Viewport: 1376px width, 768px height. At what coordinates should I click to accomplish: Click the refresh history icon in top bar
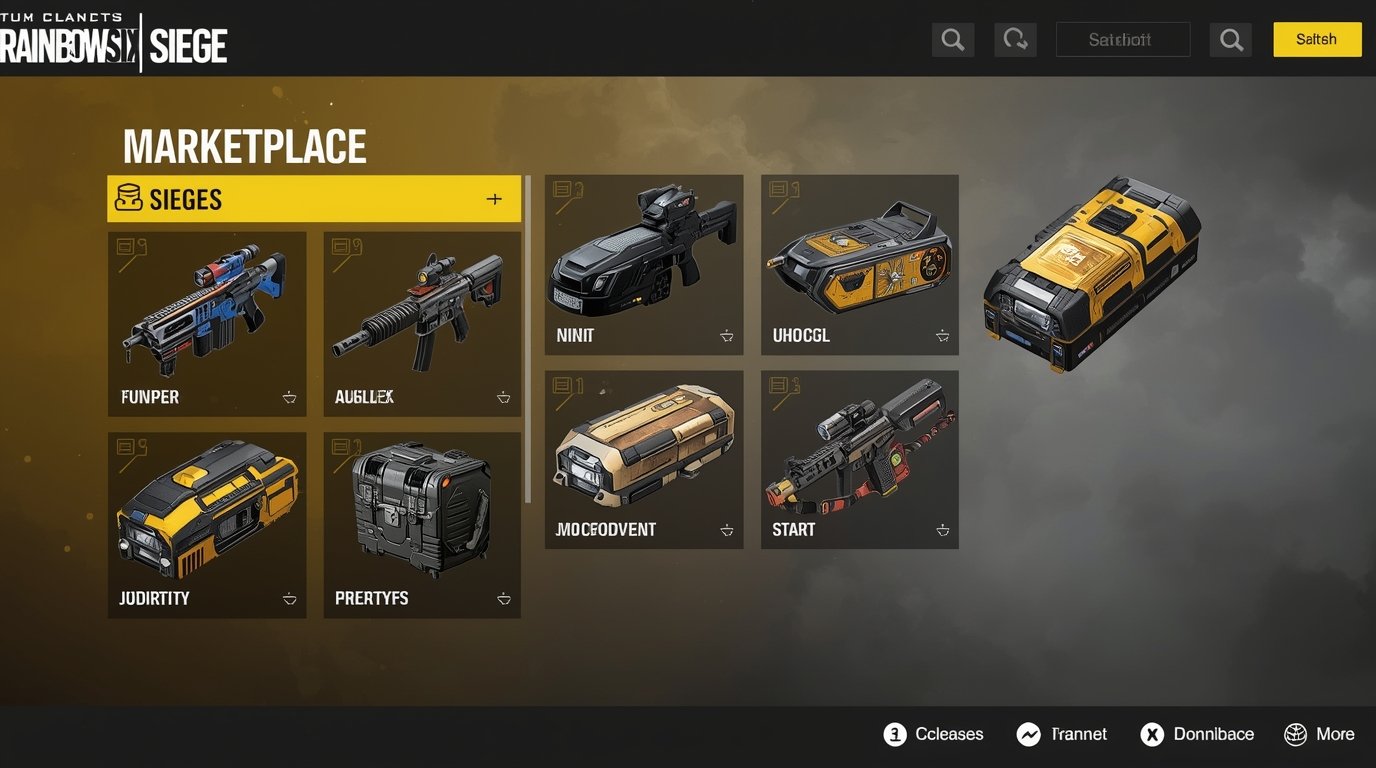coord(1015,39)
